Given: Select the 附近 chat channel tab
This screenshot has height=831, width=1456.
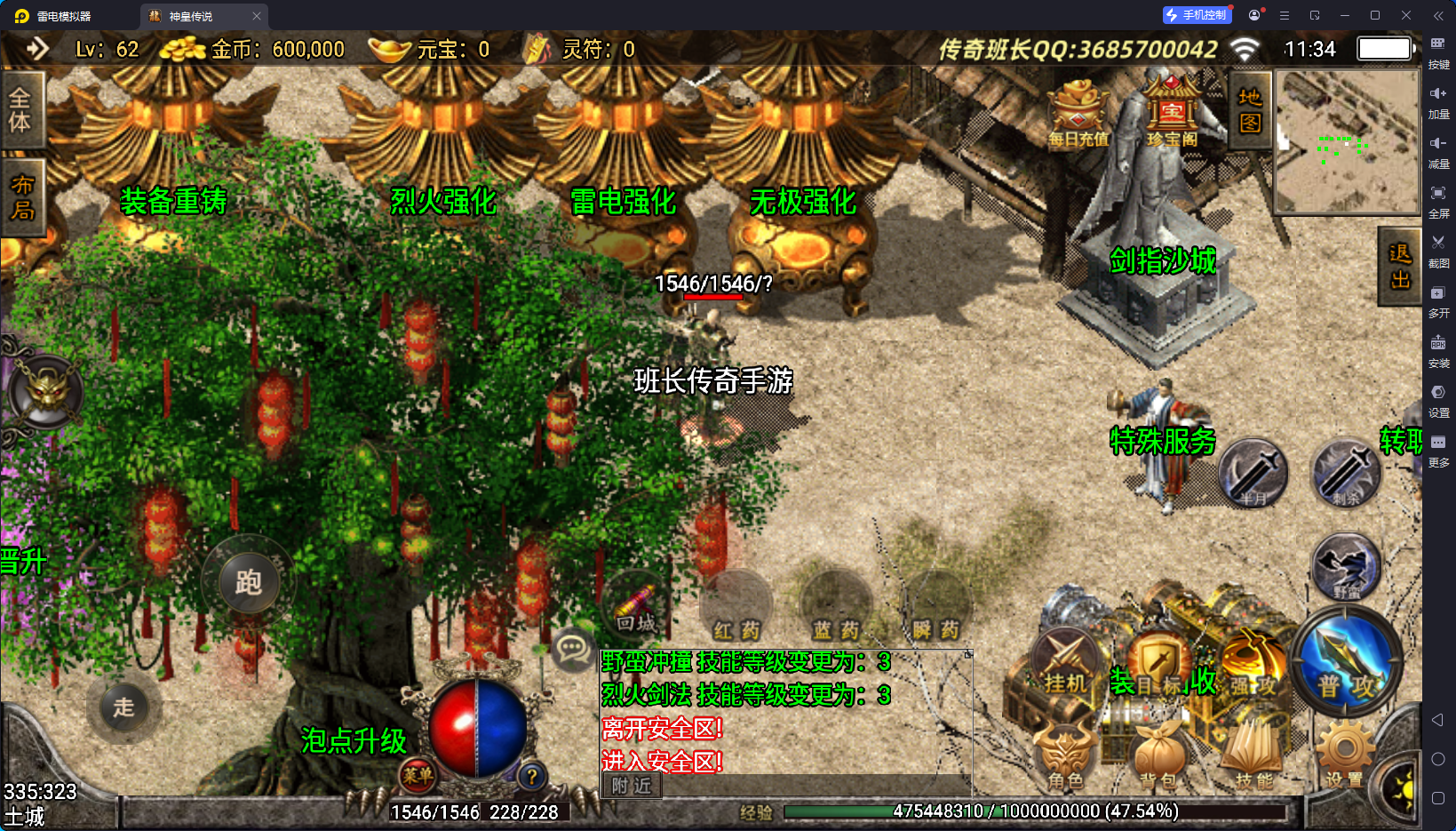Looking at the screenshot, I should click(631, 786).
